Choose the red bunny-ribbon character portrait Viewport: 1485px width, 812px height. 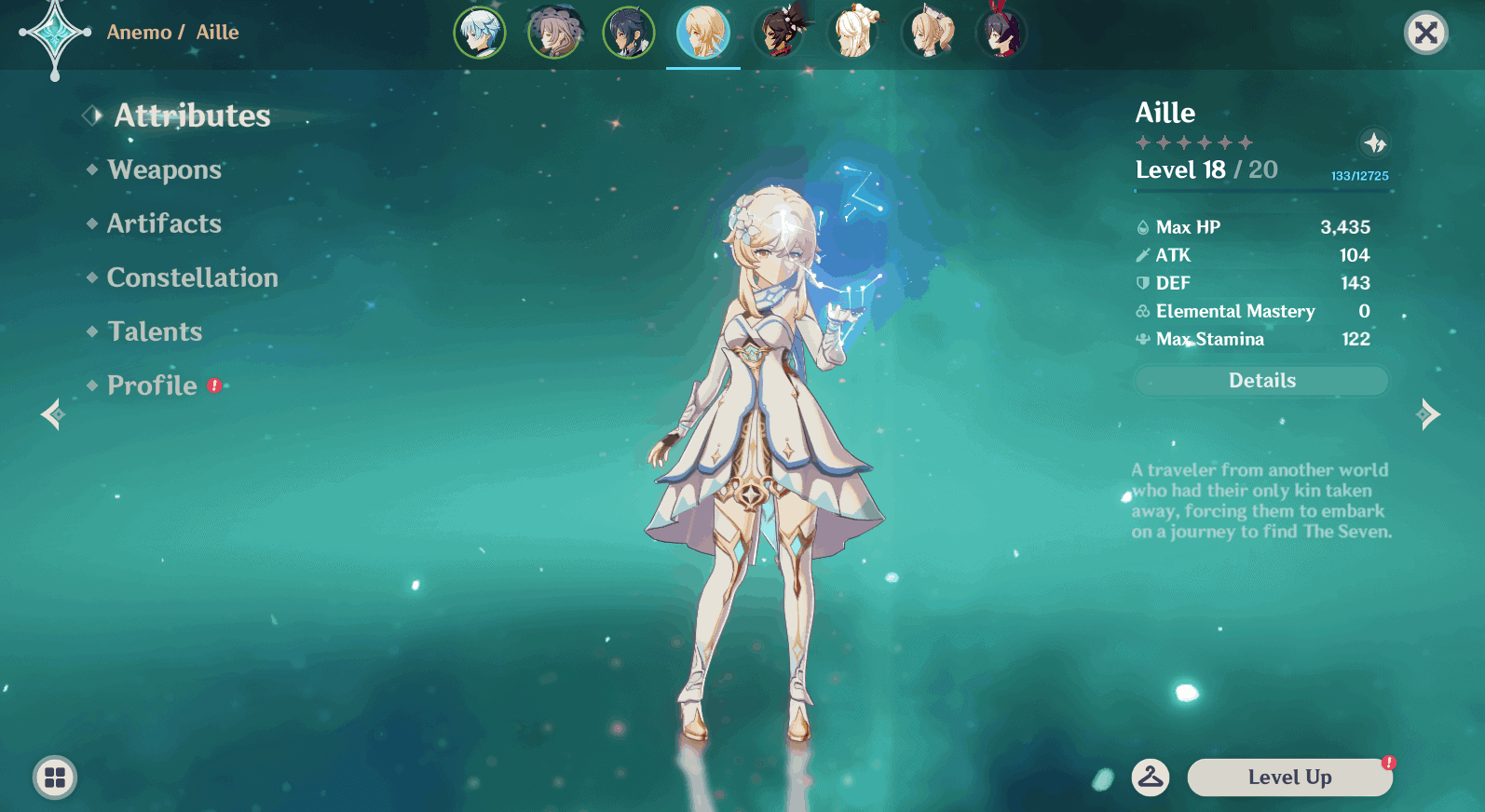coord(1001,33)
